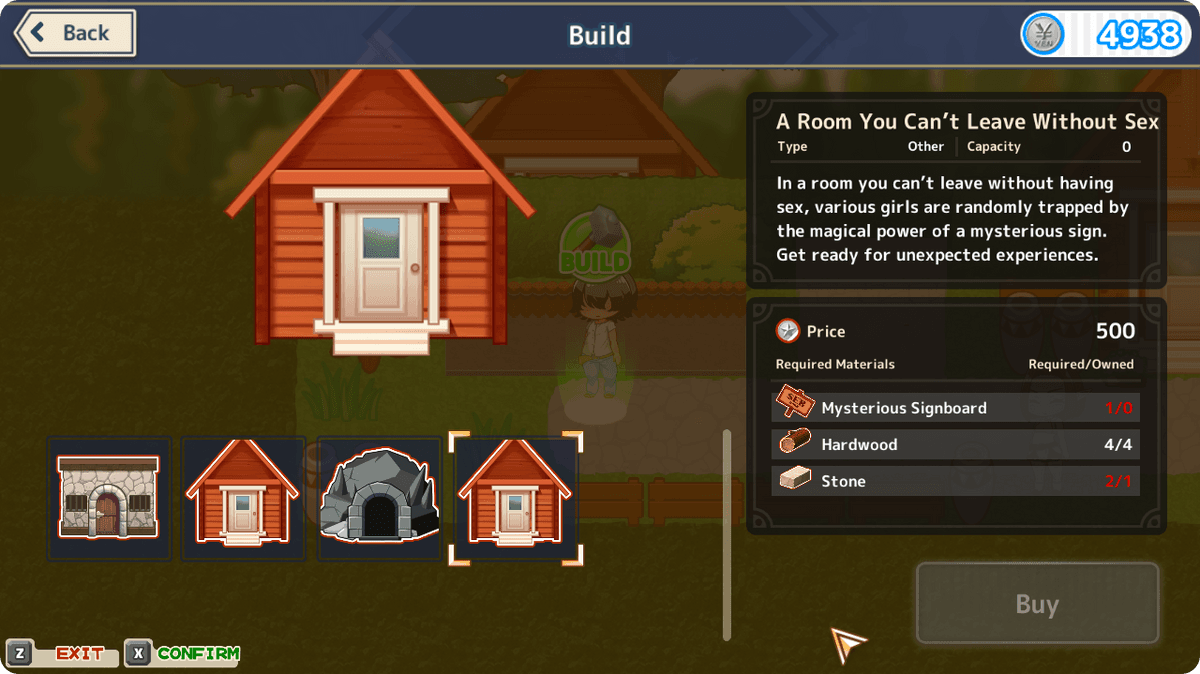Click the Mysterious Signboard material row
1200x674 pixels.
pos(956,408)
